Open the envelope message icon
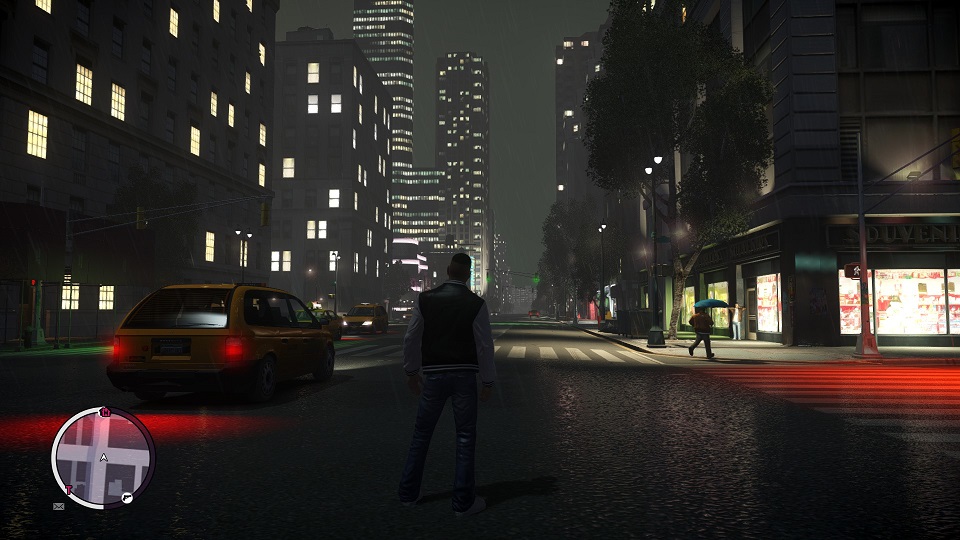 (x=58, y=507)
